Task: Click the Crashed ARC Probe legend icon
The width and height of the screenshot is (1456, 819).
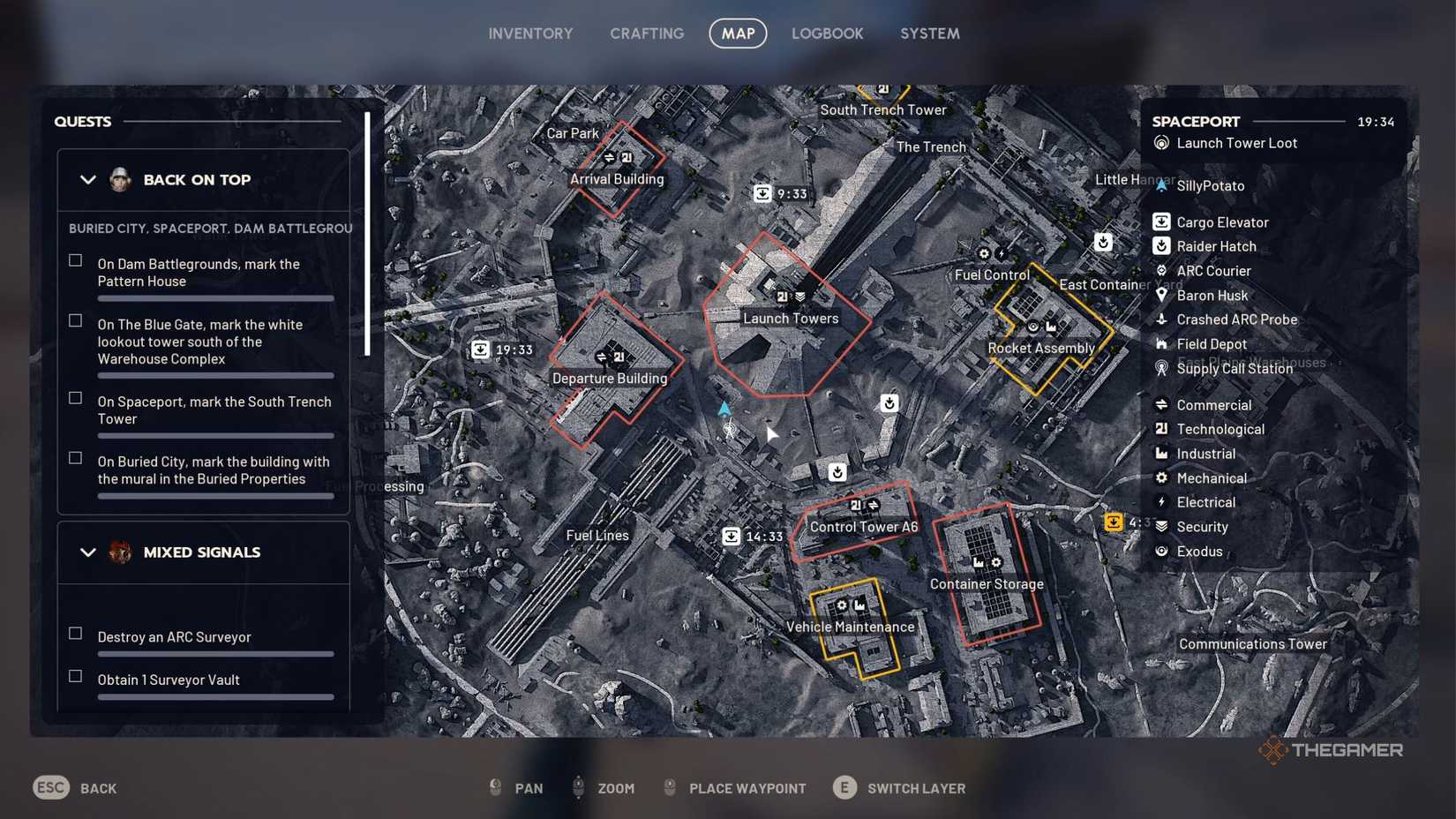Action: 1160,319
